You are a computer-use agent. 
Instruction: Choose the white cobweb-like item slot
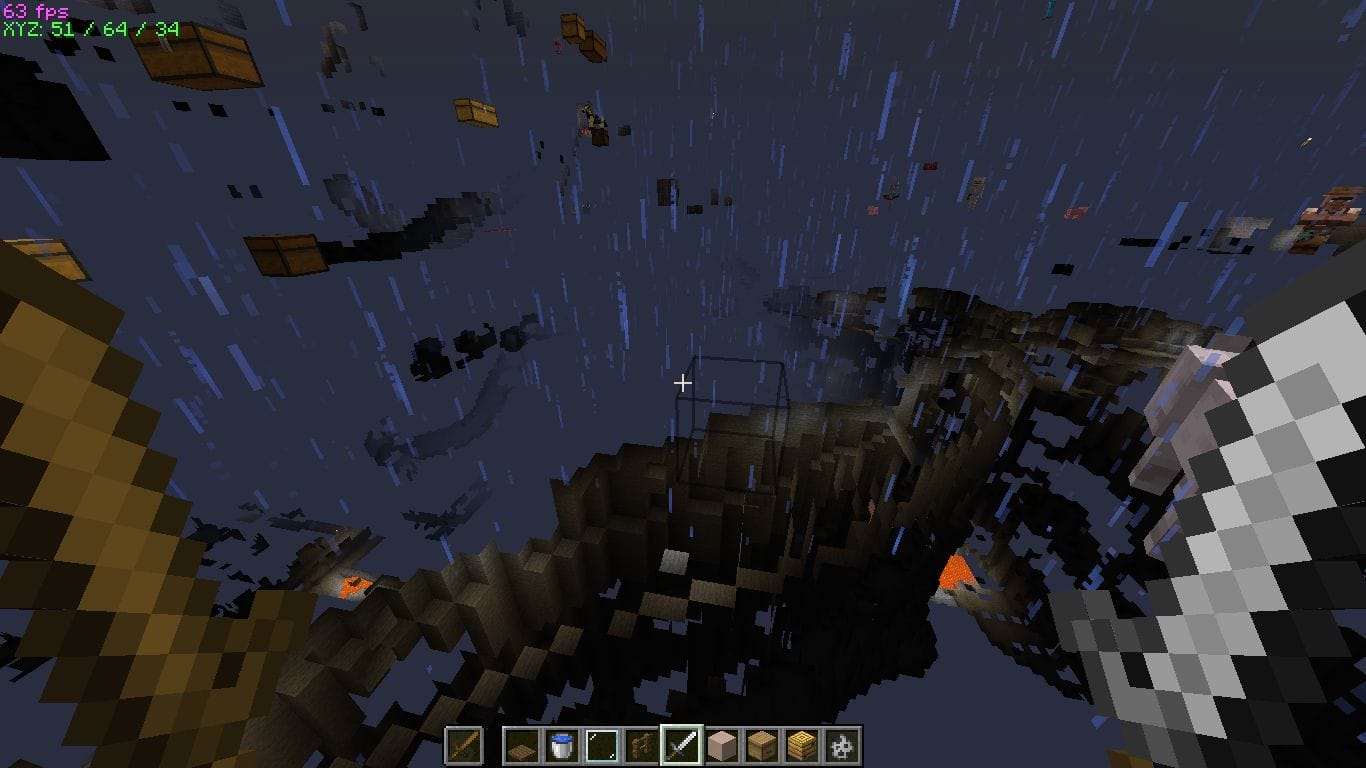[841, 746]
